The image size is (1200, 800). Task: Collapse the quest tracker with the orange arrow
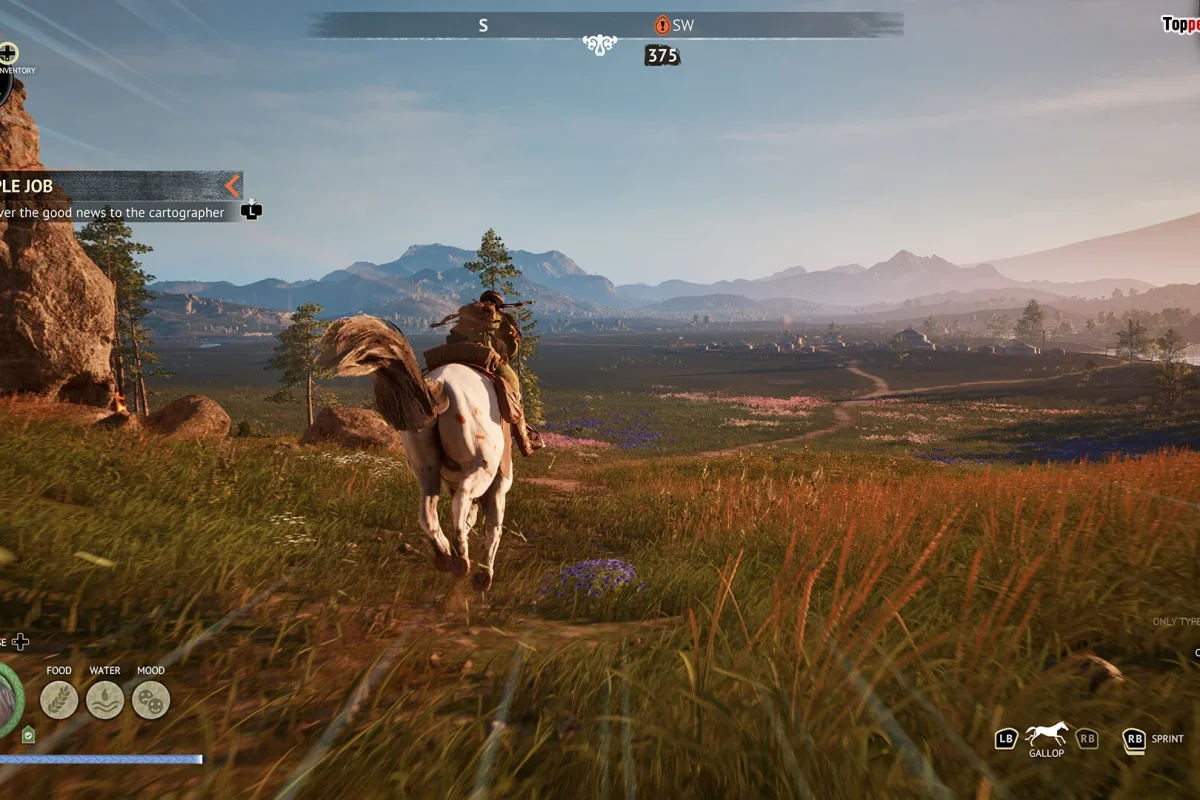click(x=232, y=186)
